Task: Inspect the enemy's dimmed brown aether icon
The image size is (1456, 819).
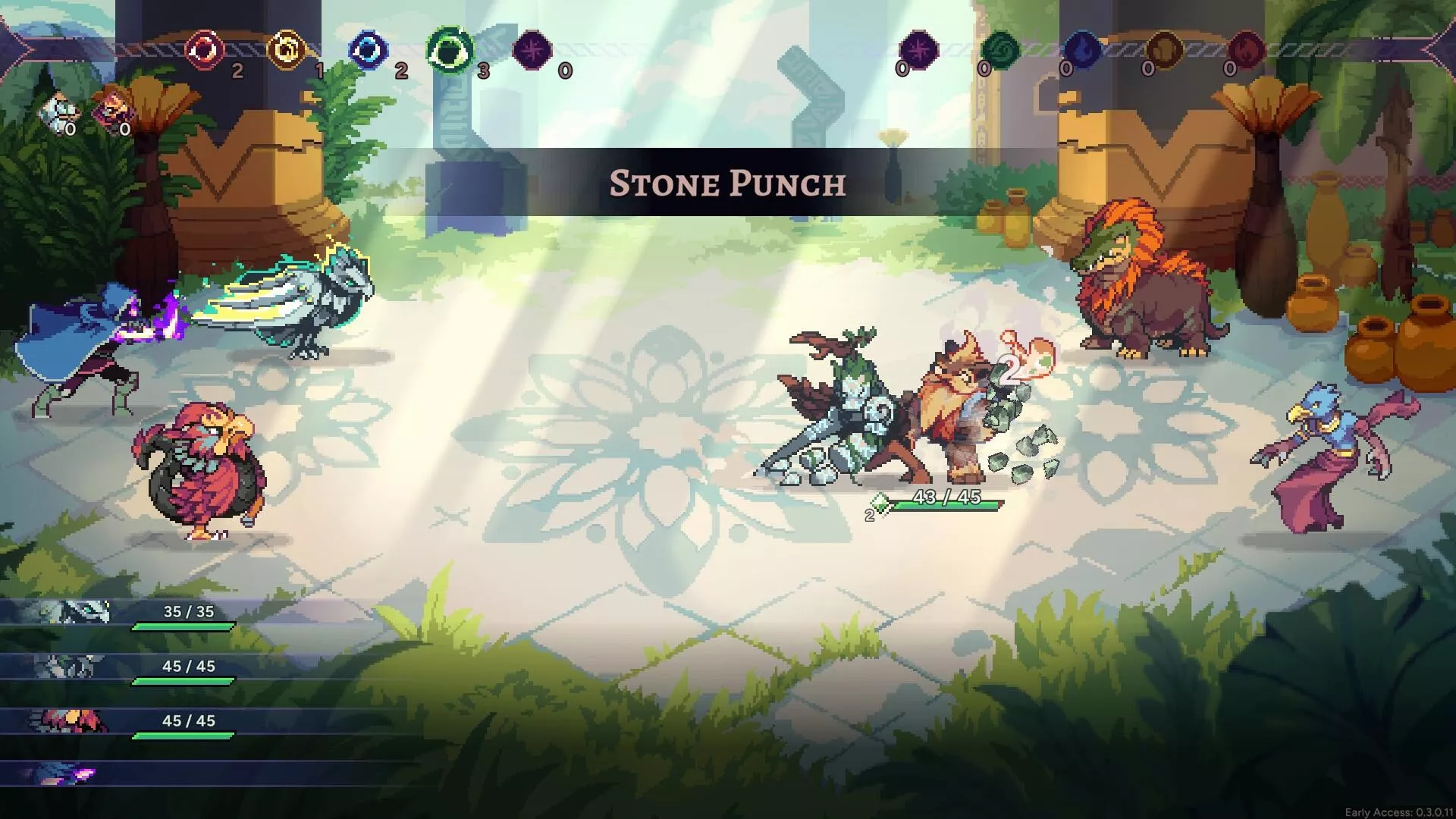Action: [x=1164, y=50]
